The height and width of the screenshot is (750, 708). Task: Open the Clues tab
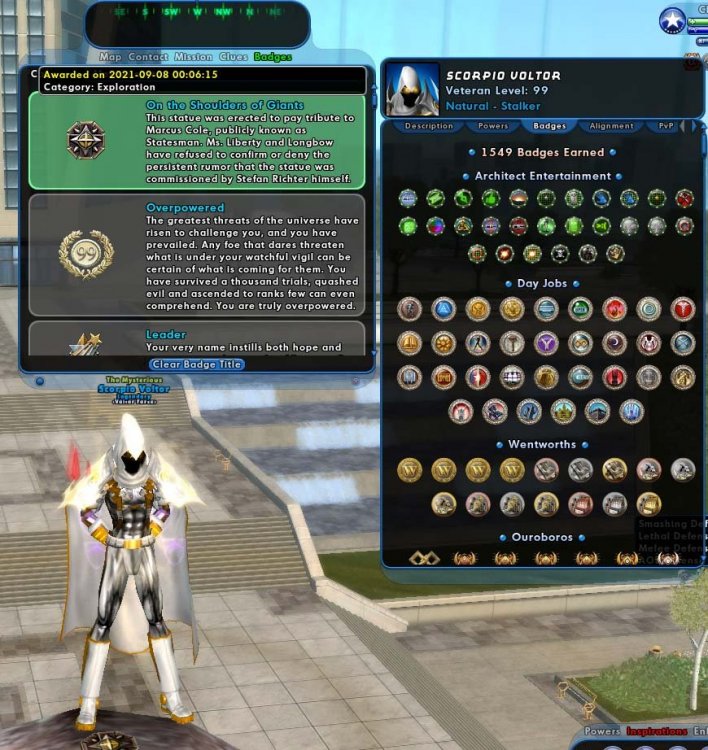(233, 57)
